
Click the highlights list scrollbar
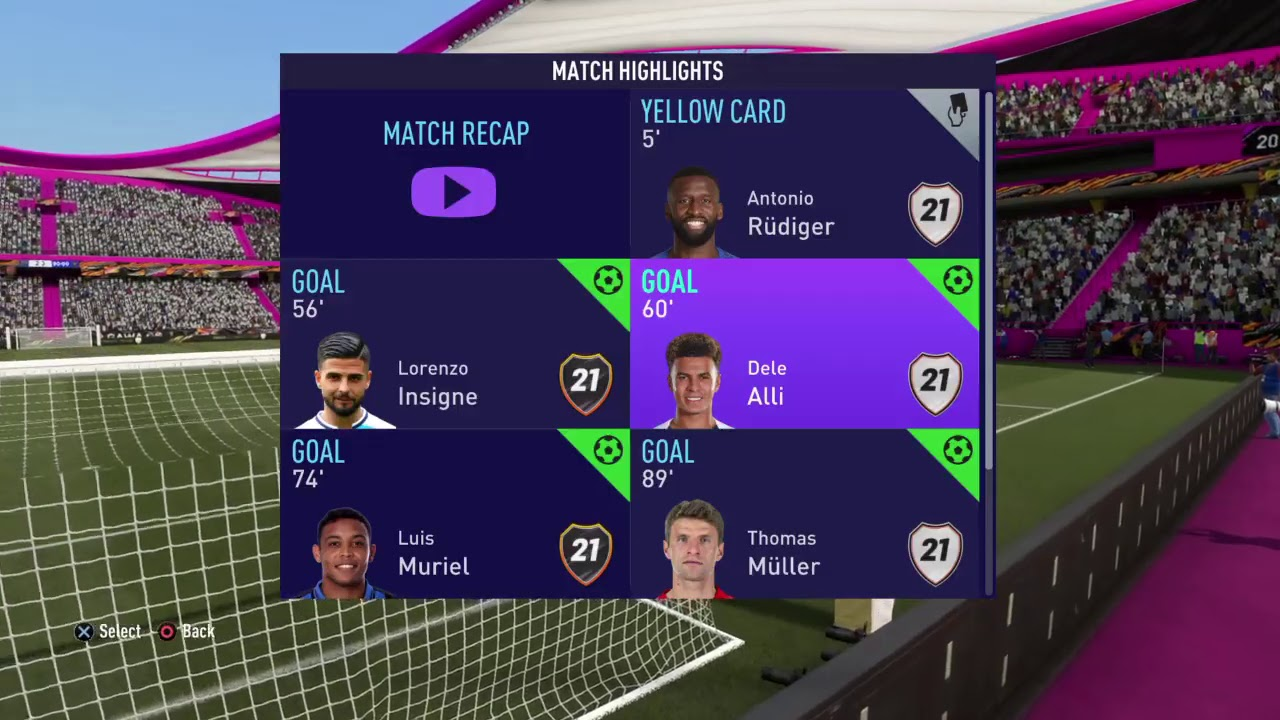[988, 280]
